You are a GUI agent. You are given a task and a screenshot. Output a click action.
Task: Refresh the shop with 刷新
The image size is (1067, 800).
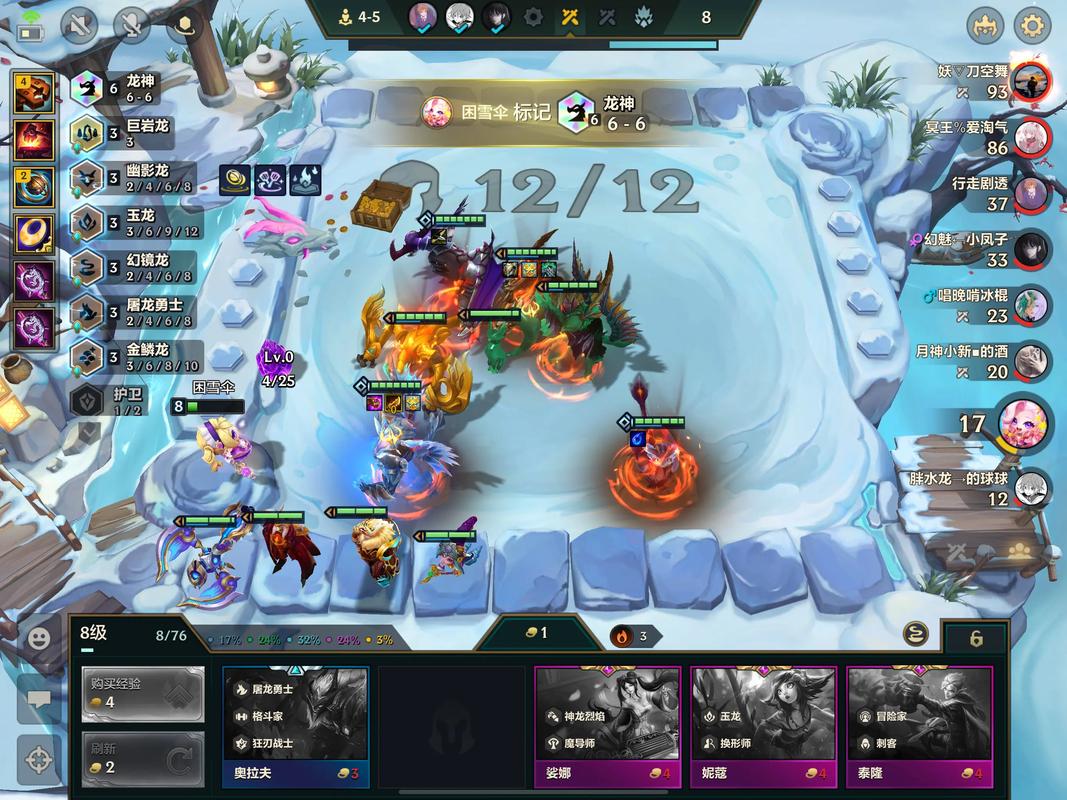(143, 758)
